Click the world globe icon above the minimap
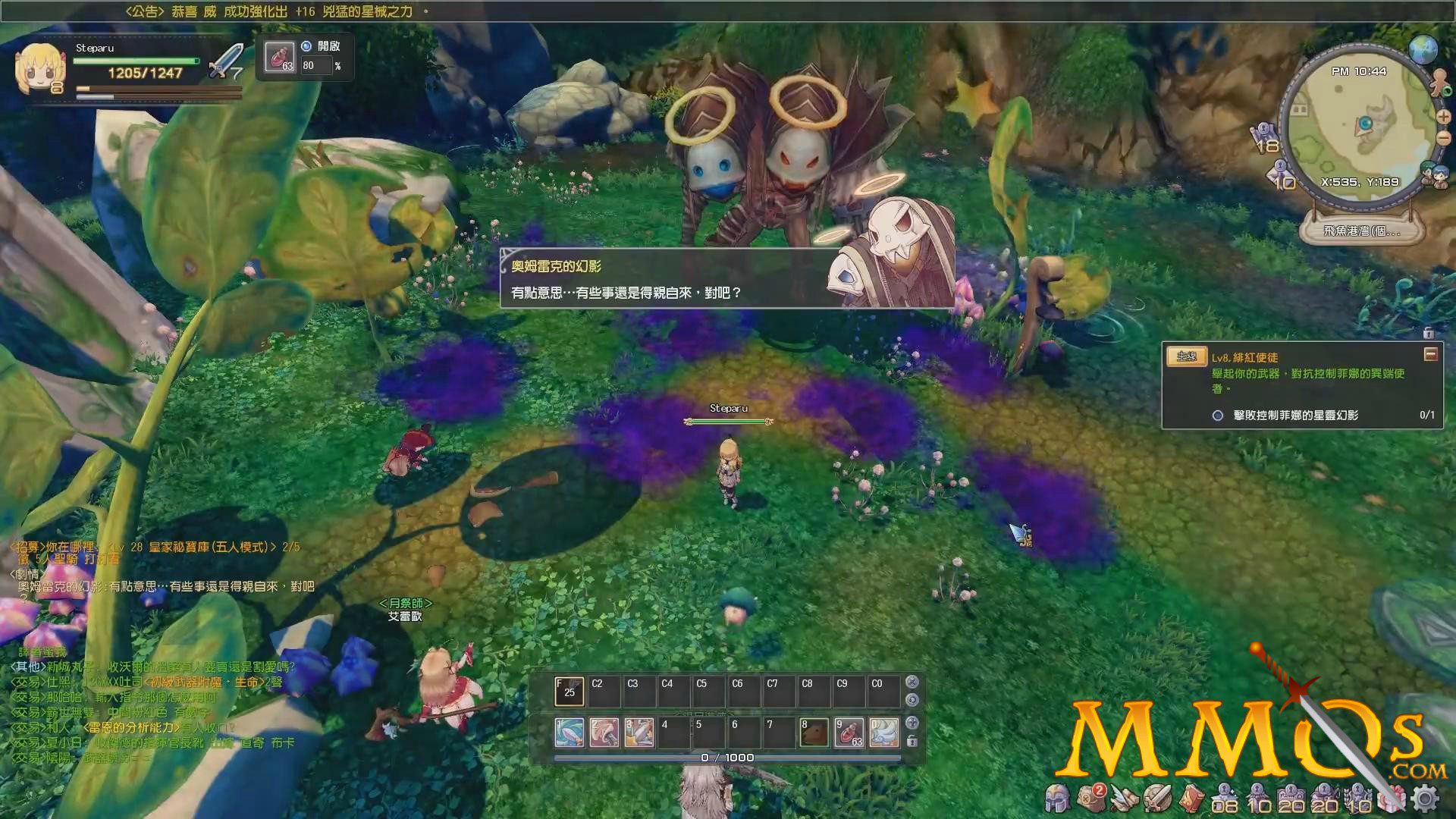The width and height of the screenshot is (1456, 819). coord(1423,49)
